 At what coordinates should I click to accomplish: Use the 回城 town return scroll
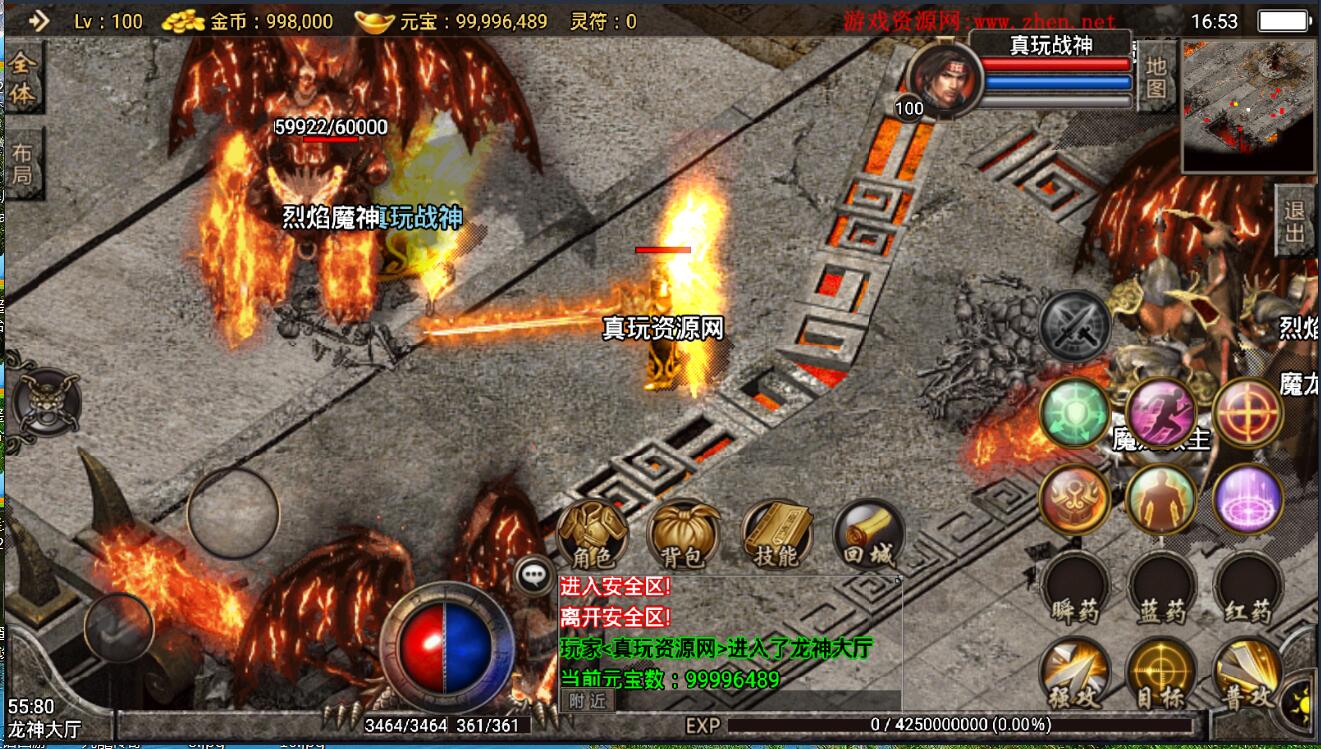tap(868, 534)
